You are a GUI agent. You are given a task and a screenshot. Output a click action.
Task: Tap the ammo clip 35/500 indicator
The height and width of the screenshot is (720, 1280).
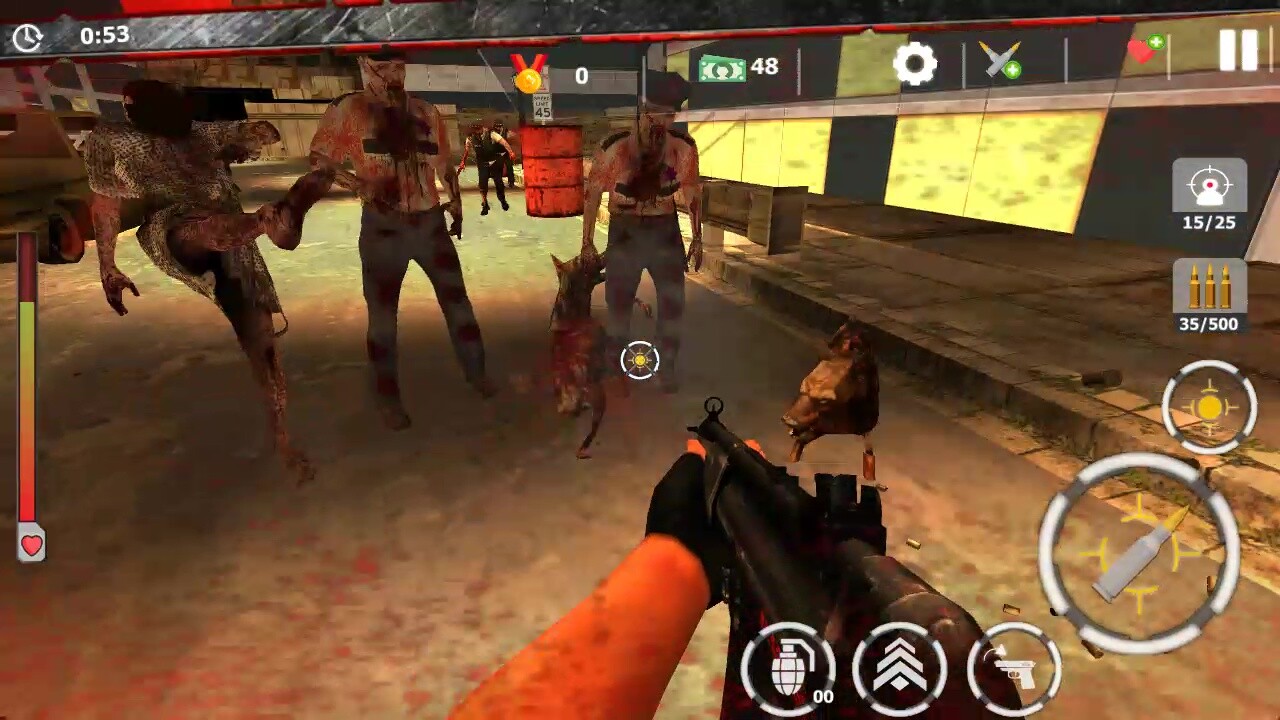pyautogui.click(x=1209, y=300)
